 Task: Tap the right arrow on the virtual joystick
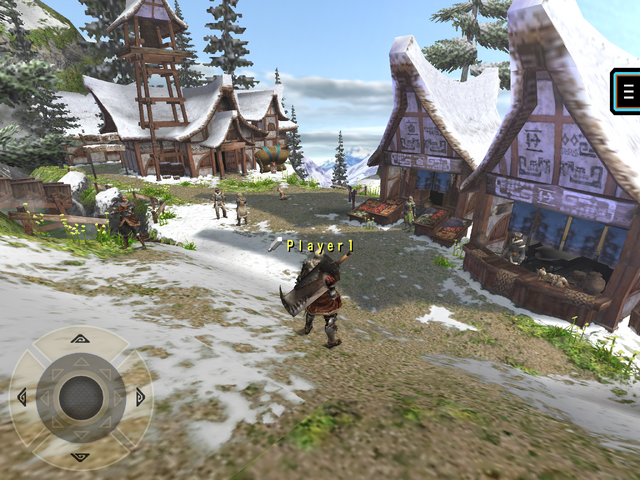click(x=139, y=397)
